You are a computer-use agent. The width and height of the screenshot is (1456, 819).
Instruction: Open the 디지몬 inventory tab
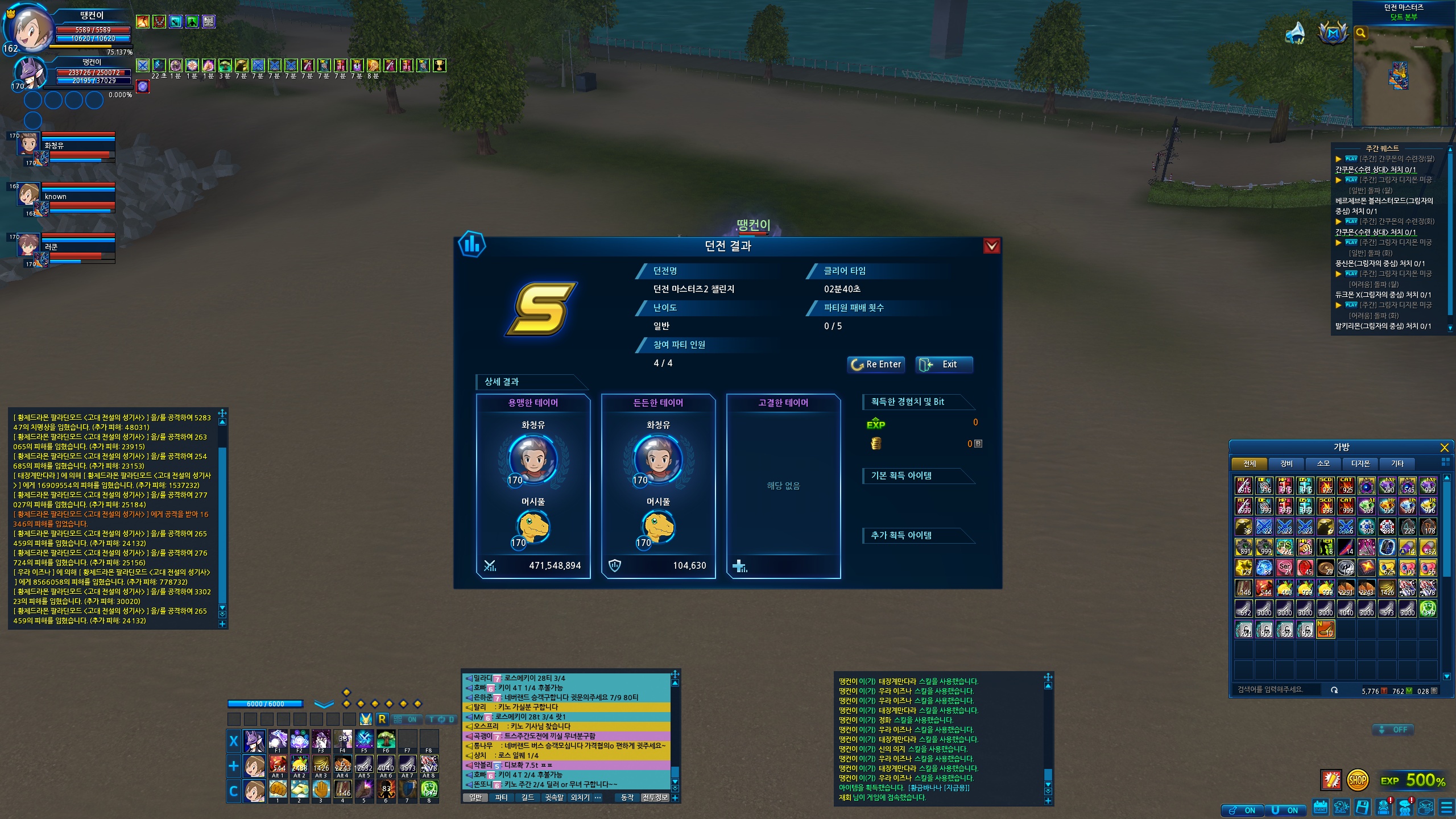pos(1360,464)
